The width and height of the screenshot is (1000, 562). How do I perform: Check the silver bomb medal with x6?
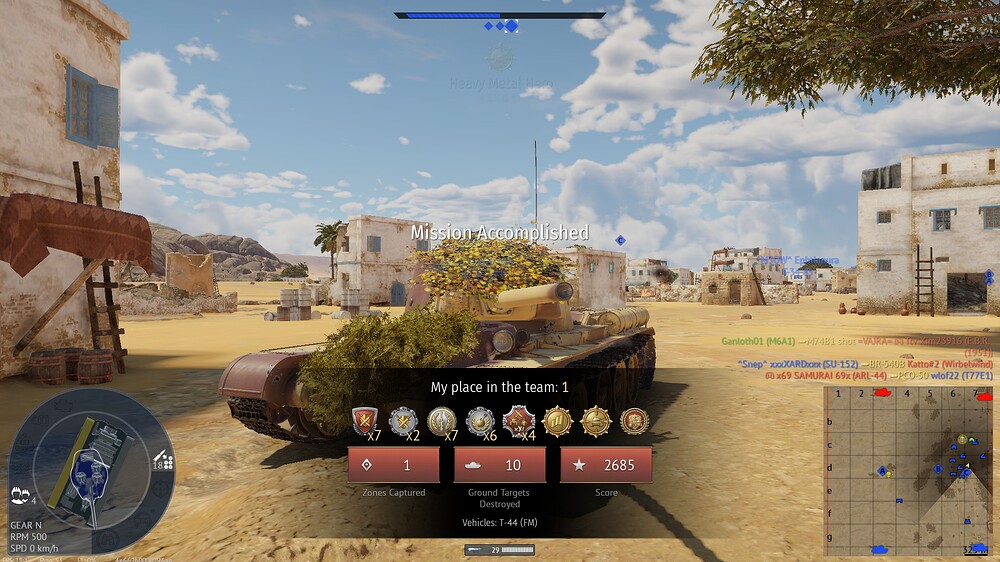click(480, 421)
